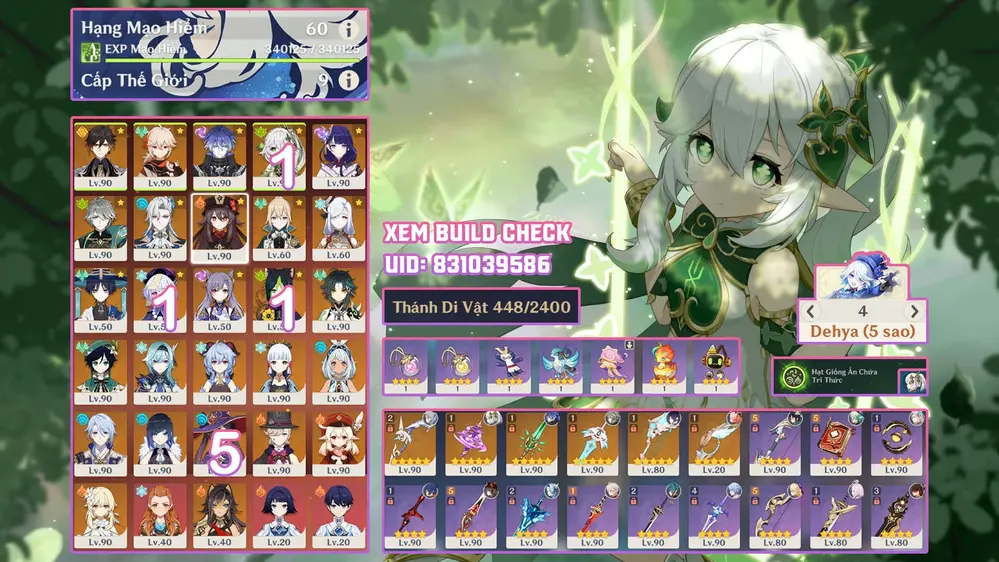Show info for Cấp Thế Giới

tap(348, 79)
